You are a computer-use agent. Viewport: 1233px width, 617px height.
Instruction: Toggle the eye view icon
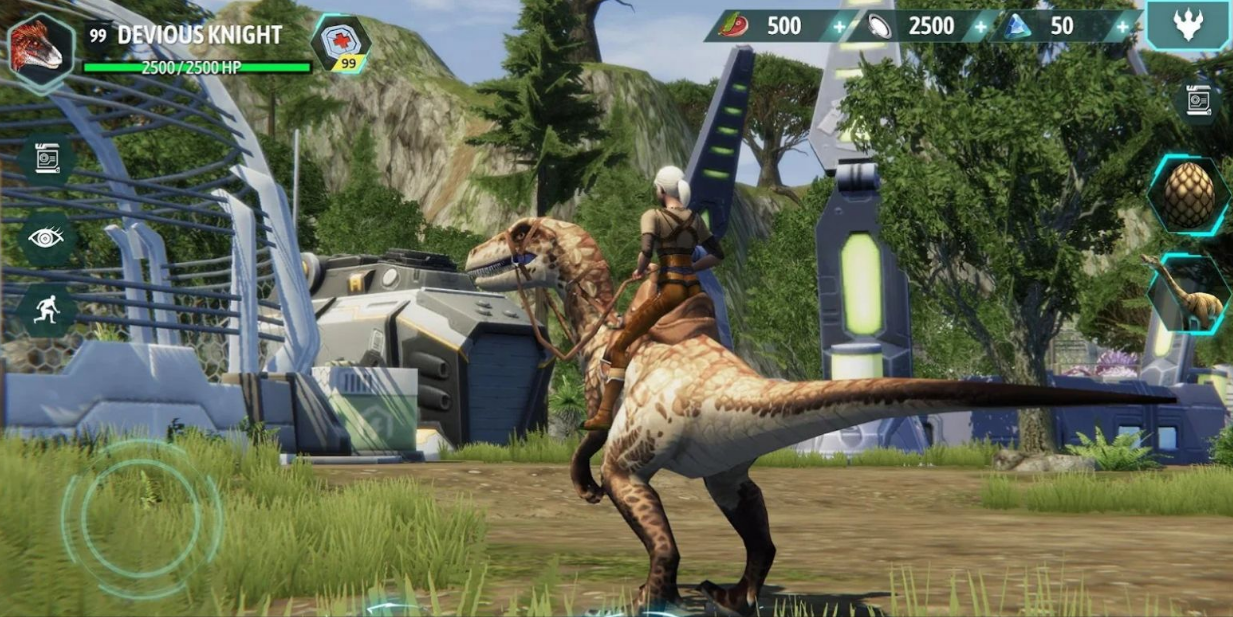pos(47,237)
